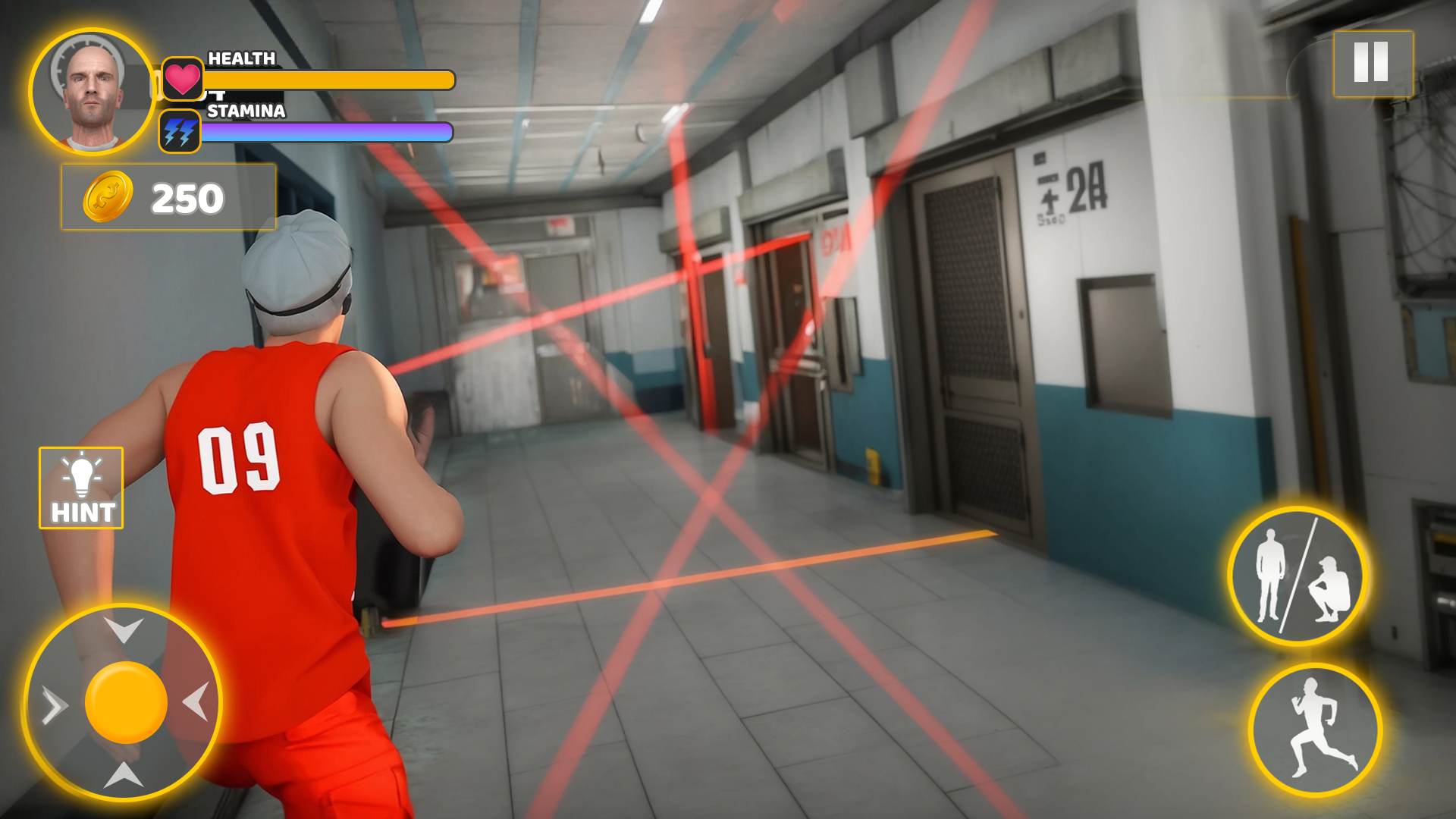Click the lightning bolt stamina icon
The height and width of the screenshot is (819, 1456).
click(180, 130)
